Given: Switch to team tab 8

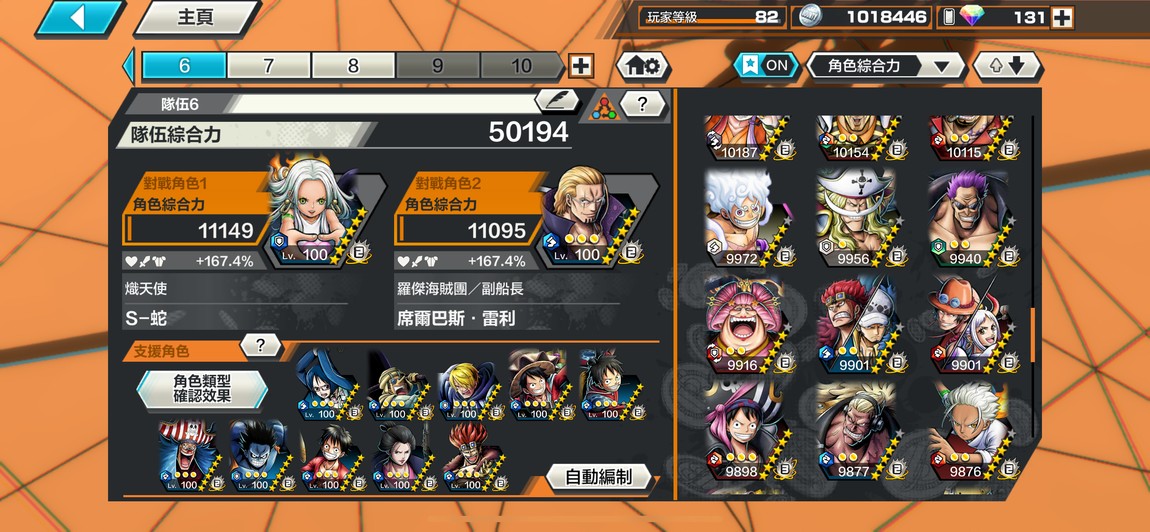Looking at the screenshot, I should click(353, 66).
